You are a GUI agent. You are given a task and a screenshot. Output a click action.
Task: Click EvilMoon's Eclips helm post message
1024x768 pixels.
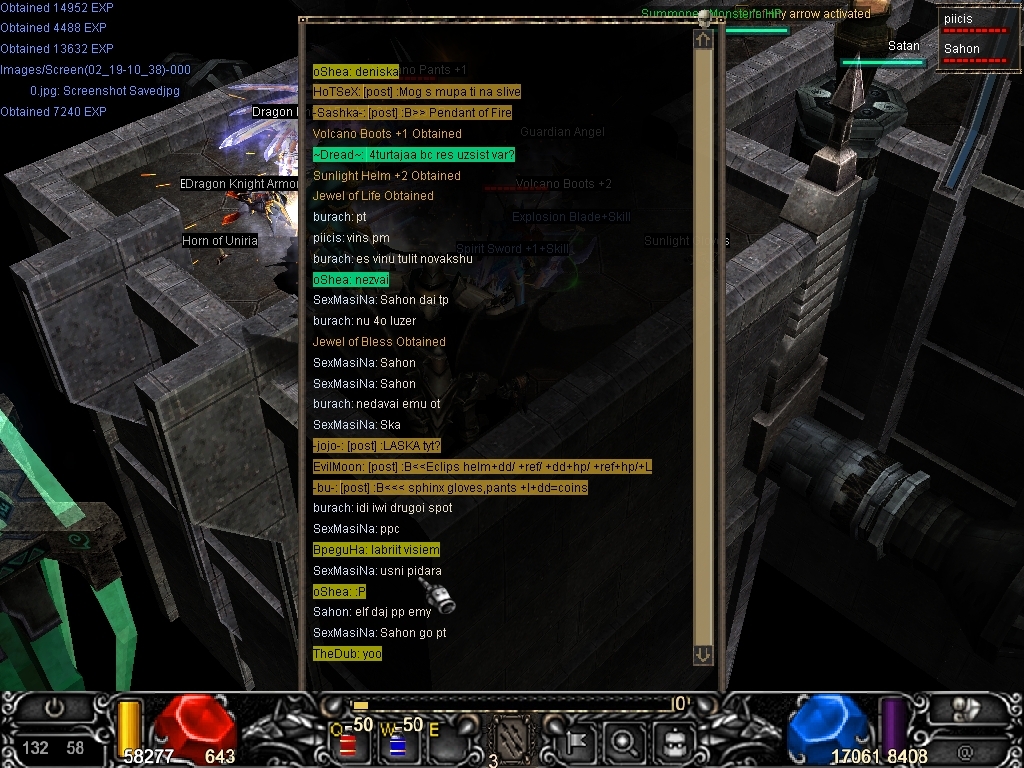482,467
